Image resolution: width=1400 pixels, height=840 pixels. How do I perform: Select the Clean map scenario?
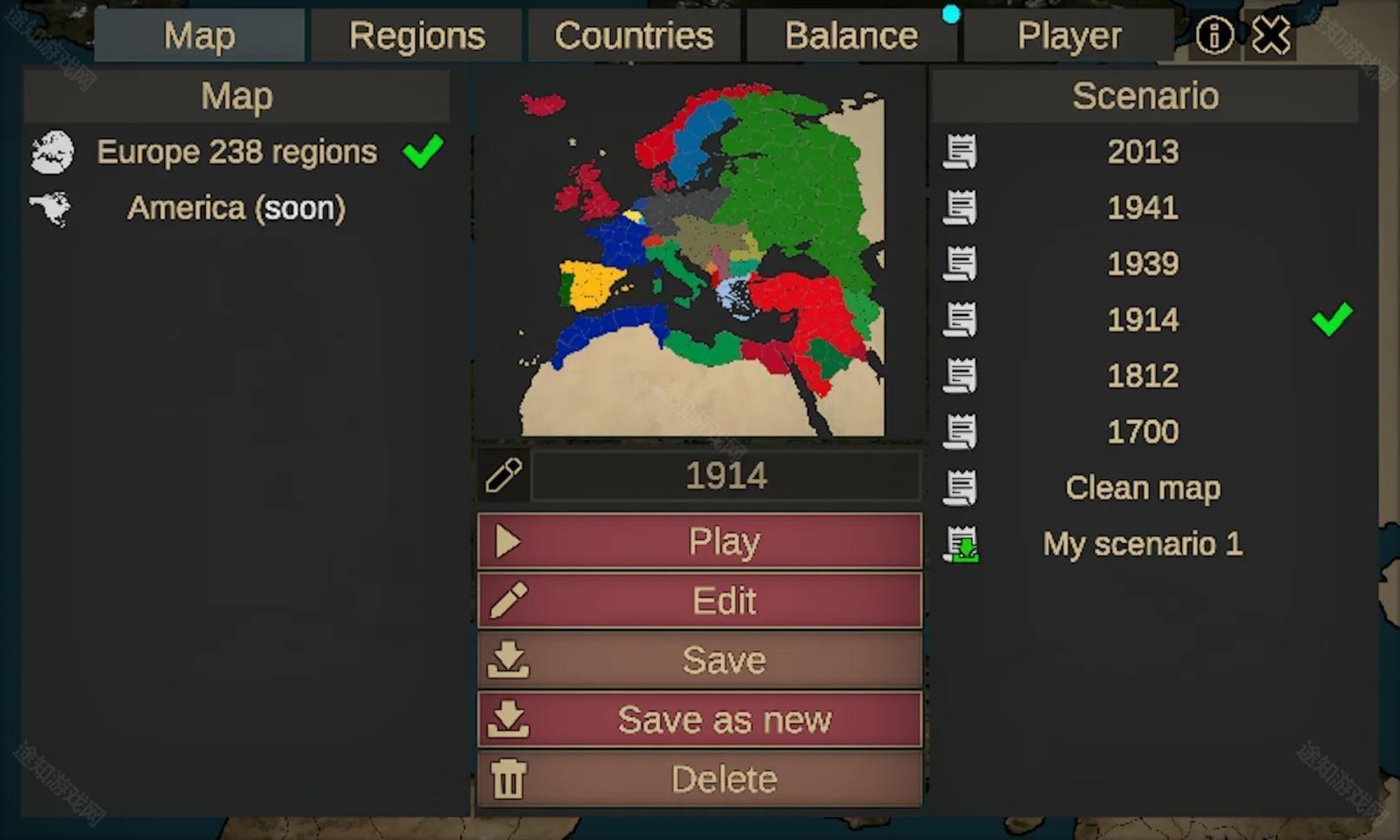[x=1142, y=489]
